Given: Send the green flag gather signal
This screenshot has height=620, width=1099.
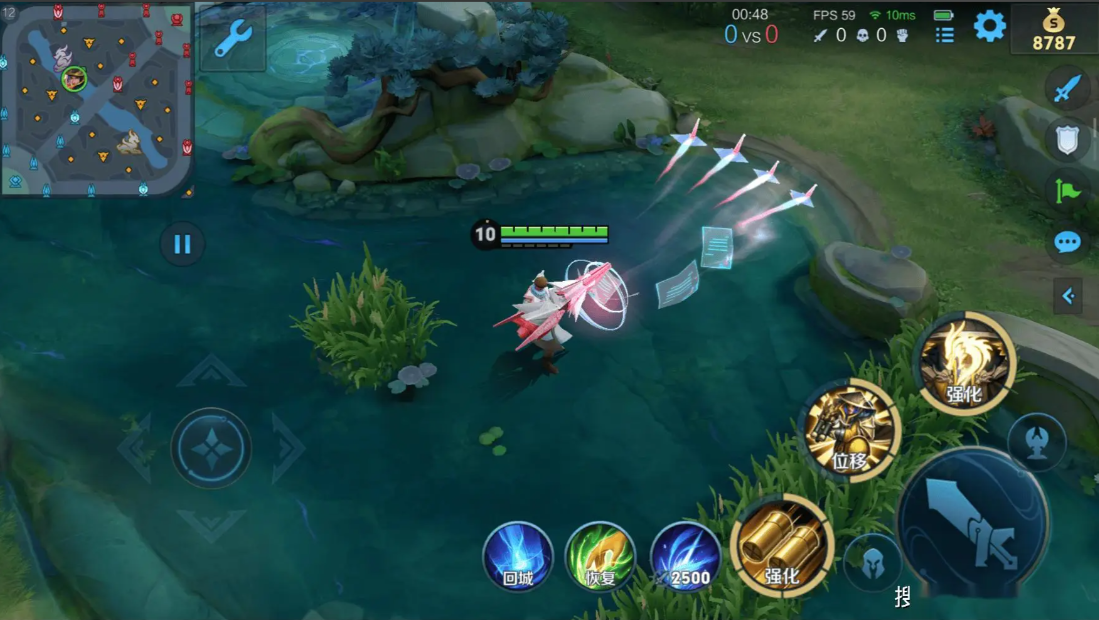Looking at the screenshot, I should pos(1067,190).
